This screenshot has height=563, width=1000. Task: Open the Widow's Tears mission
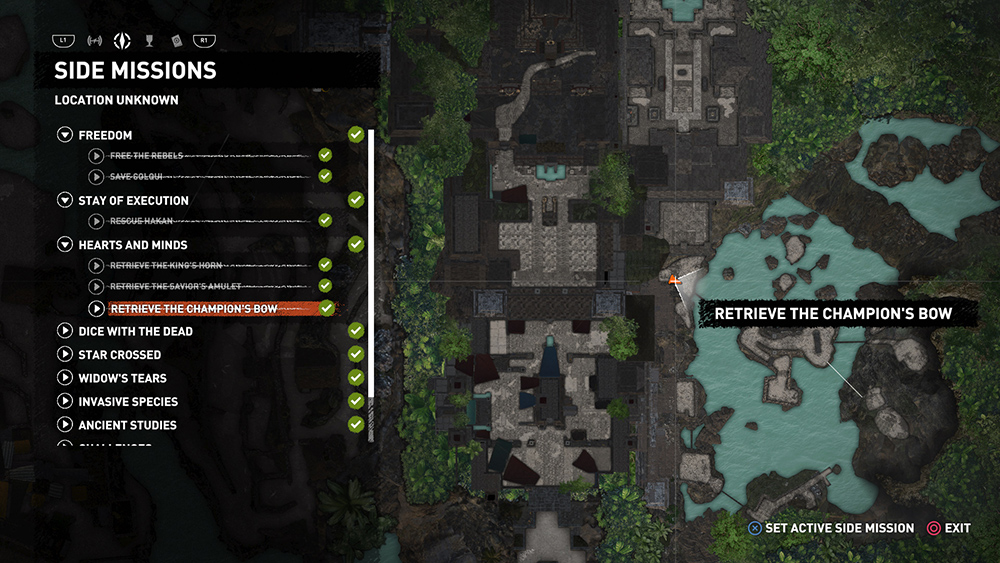pos(65,378)
